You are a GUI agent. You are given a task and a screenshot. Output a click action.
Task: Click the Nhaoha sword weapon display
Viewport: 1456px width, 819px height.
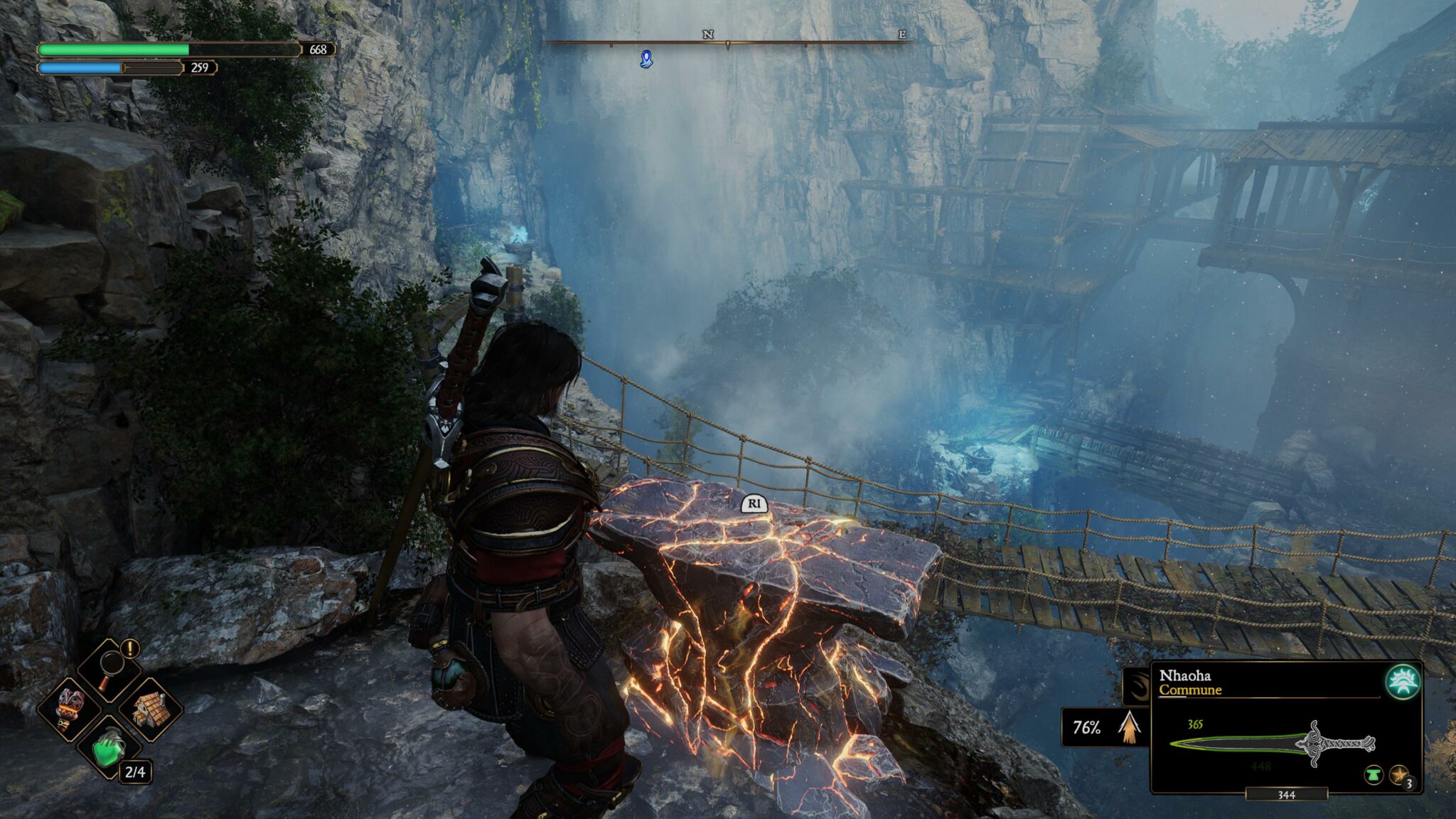pyautogui.click(x=1273, y=744)
